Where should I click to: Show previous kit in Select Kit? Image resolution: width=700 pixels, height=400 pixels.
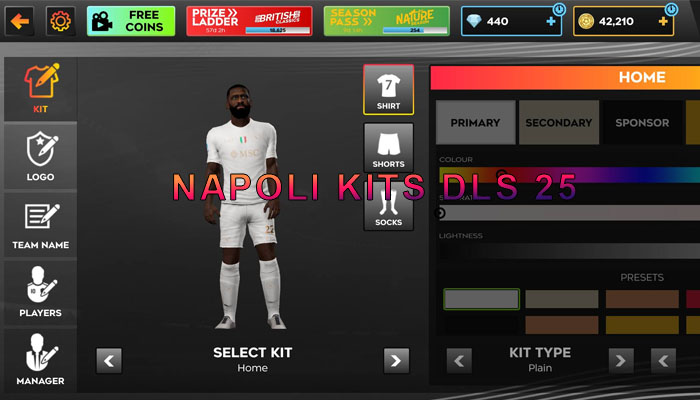tap(109, 360)
